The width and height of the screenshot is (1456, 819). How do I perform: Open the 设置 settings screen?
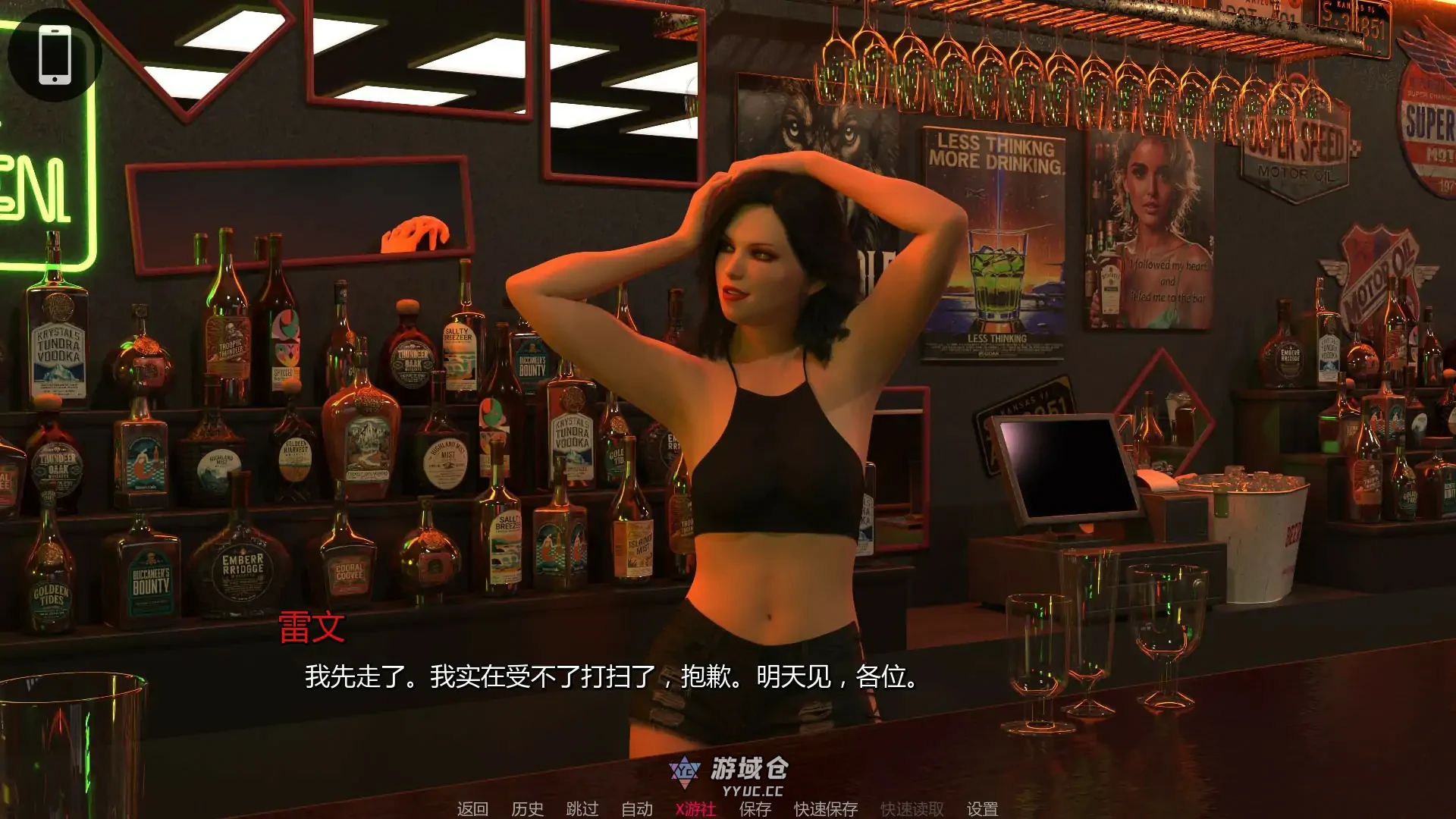coord(982,809)
